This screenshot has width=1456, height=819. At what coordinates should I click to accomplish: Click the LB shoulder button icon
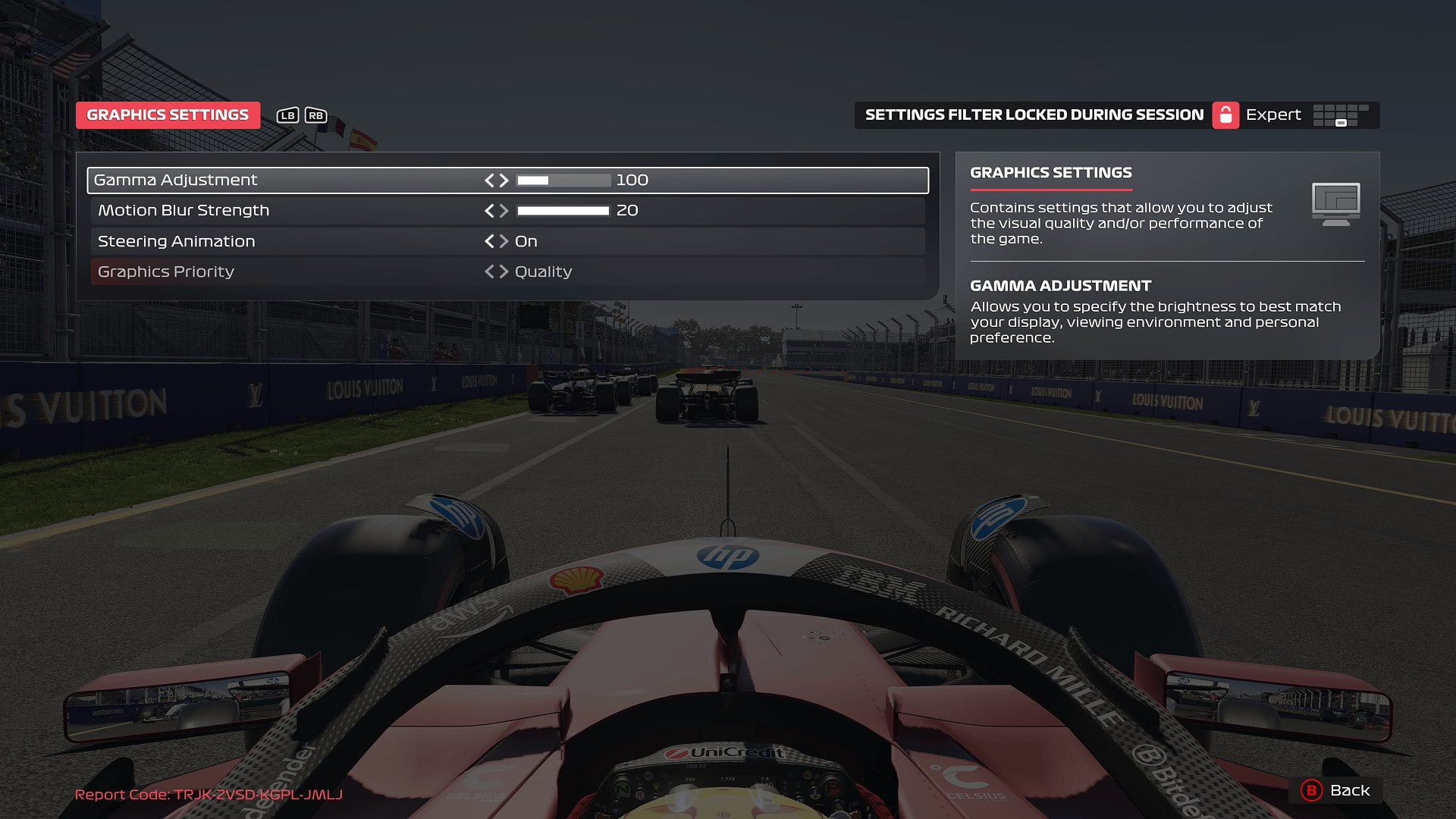coord(287,115)
